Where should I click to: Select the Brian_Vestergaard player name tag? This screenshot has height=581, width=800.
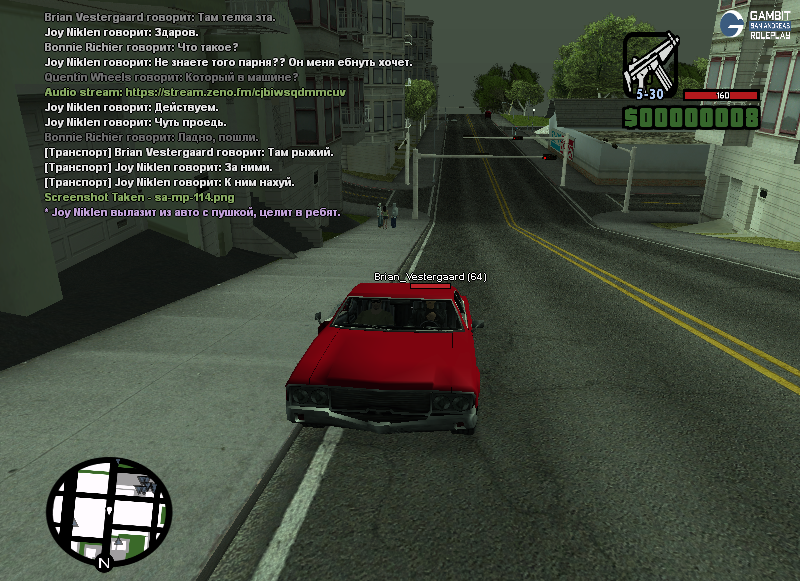430,277
